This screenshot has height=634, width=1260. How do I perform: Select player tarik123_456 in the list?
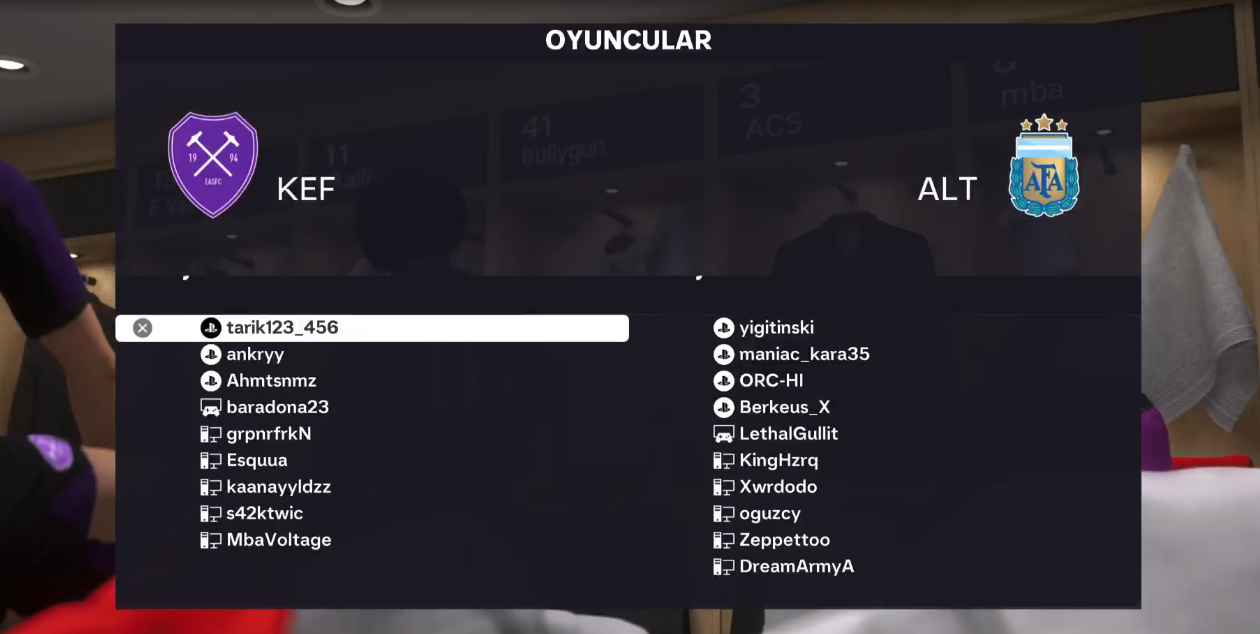click(x=282, y=328)
